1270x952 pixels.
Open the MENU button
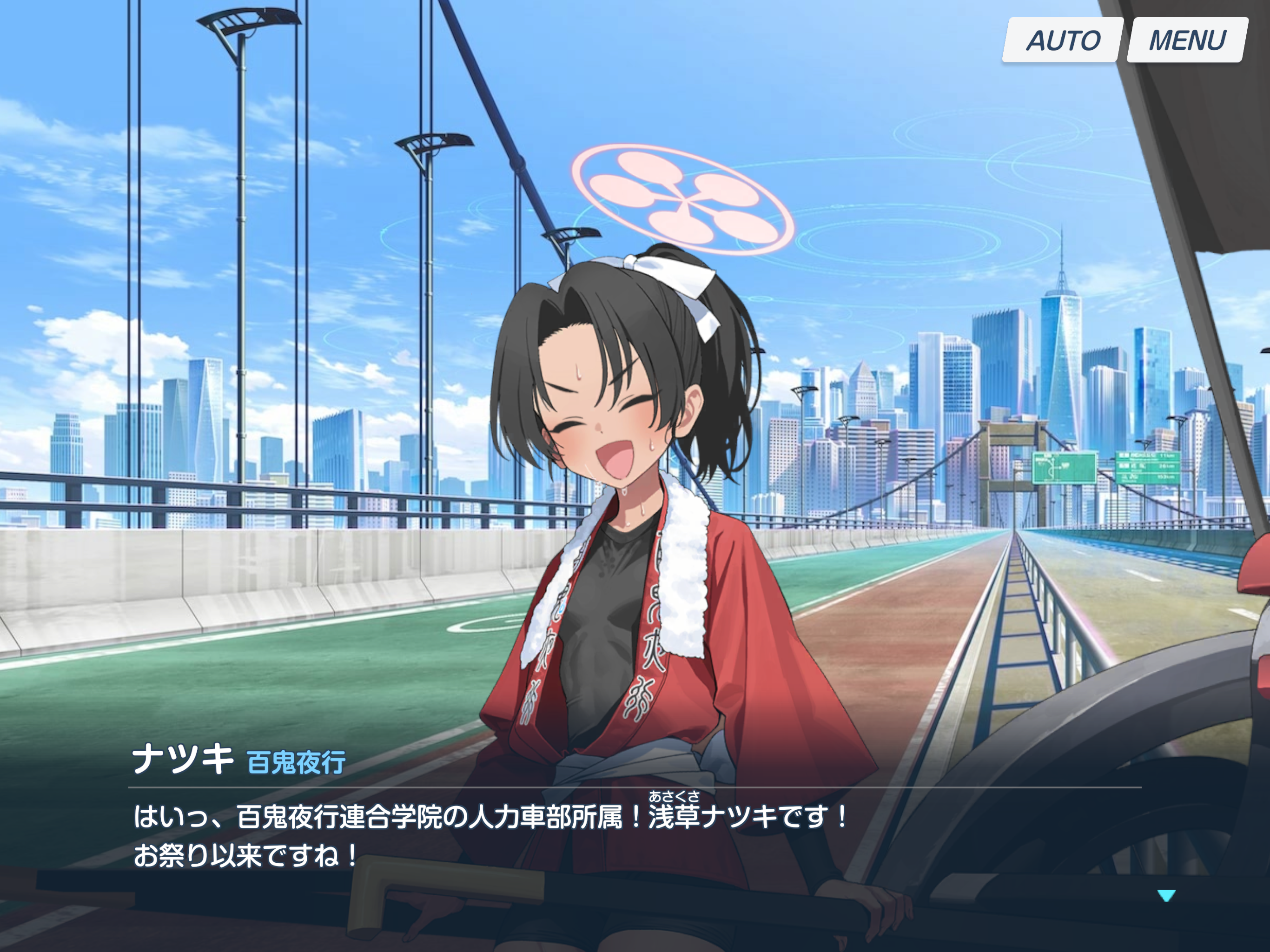point(1187,40)
